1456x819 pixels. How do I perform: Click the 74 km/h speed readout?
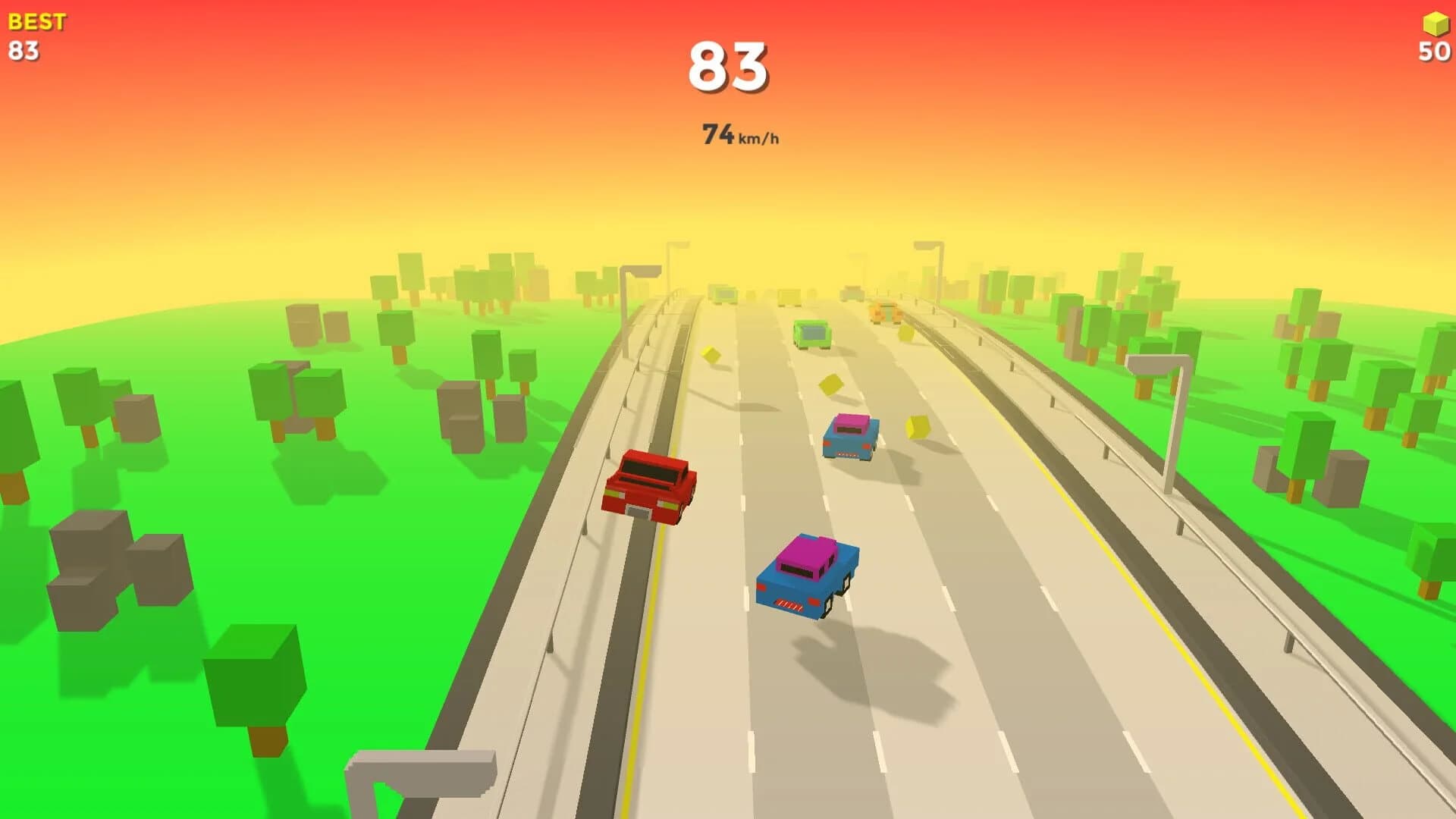pyautogui.click(x=739, y=133)
